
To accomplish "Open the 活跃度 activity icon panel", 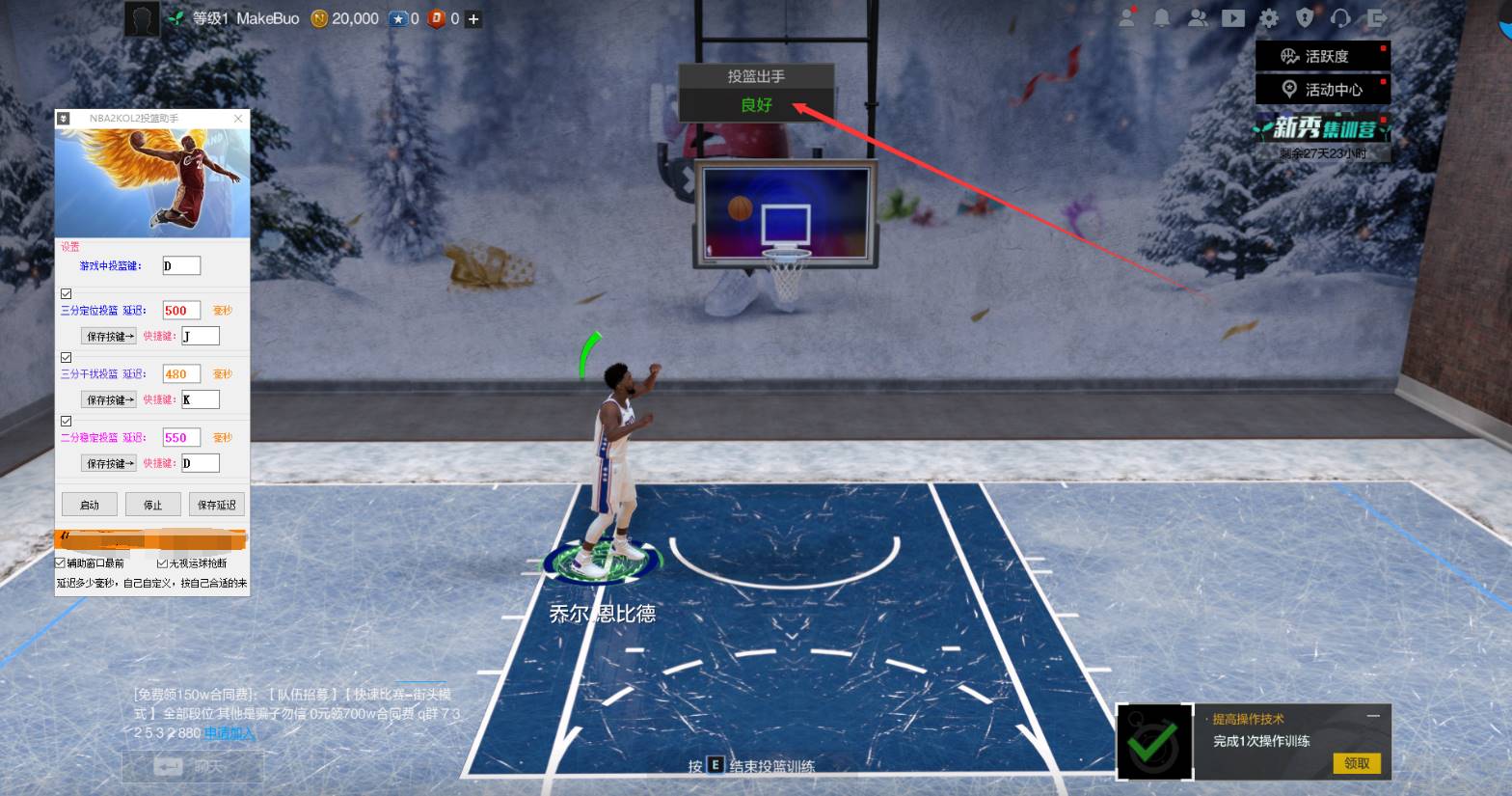I will 1322,55.
